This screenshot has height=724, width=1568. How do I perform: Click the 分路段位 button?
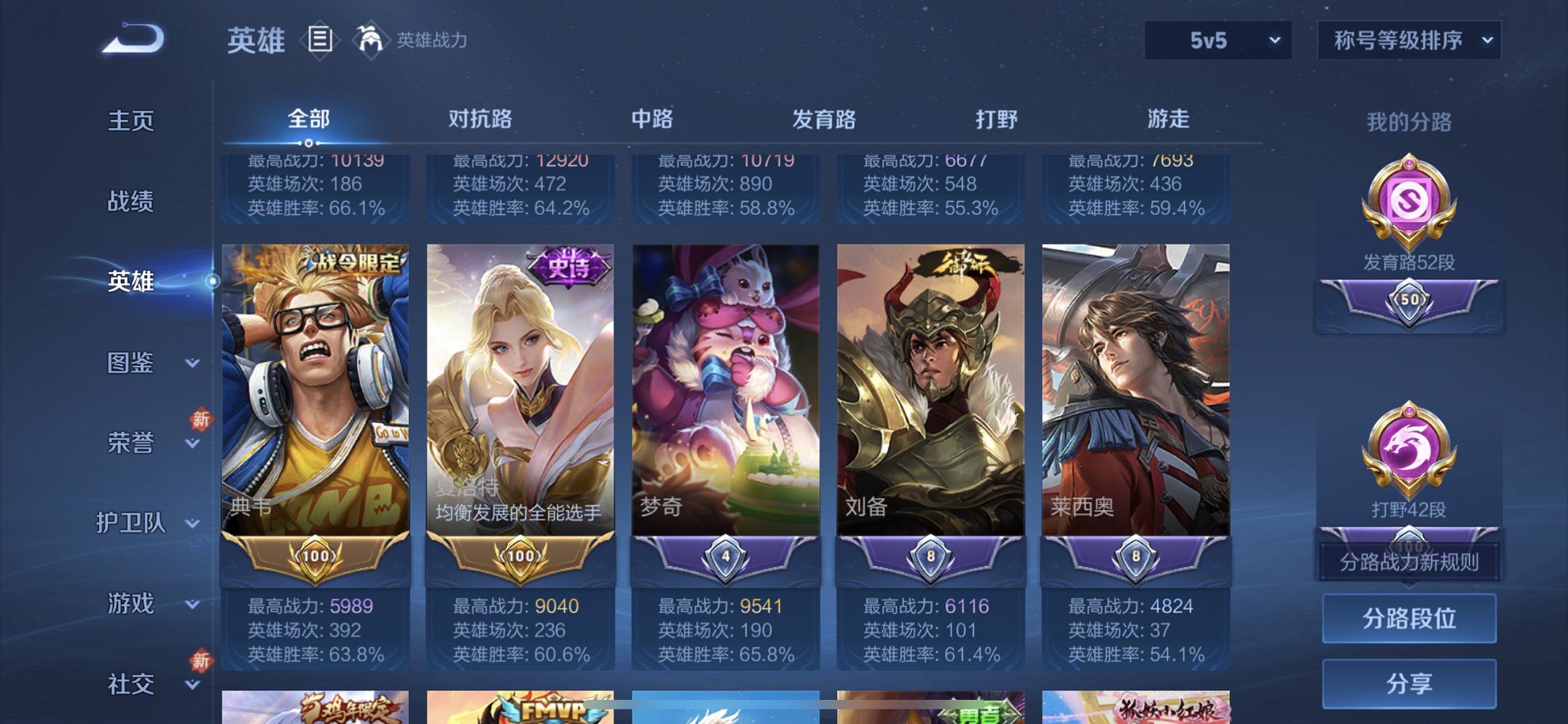click(1408, 619)
